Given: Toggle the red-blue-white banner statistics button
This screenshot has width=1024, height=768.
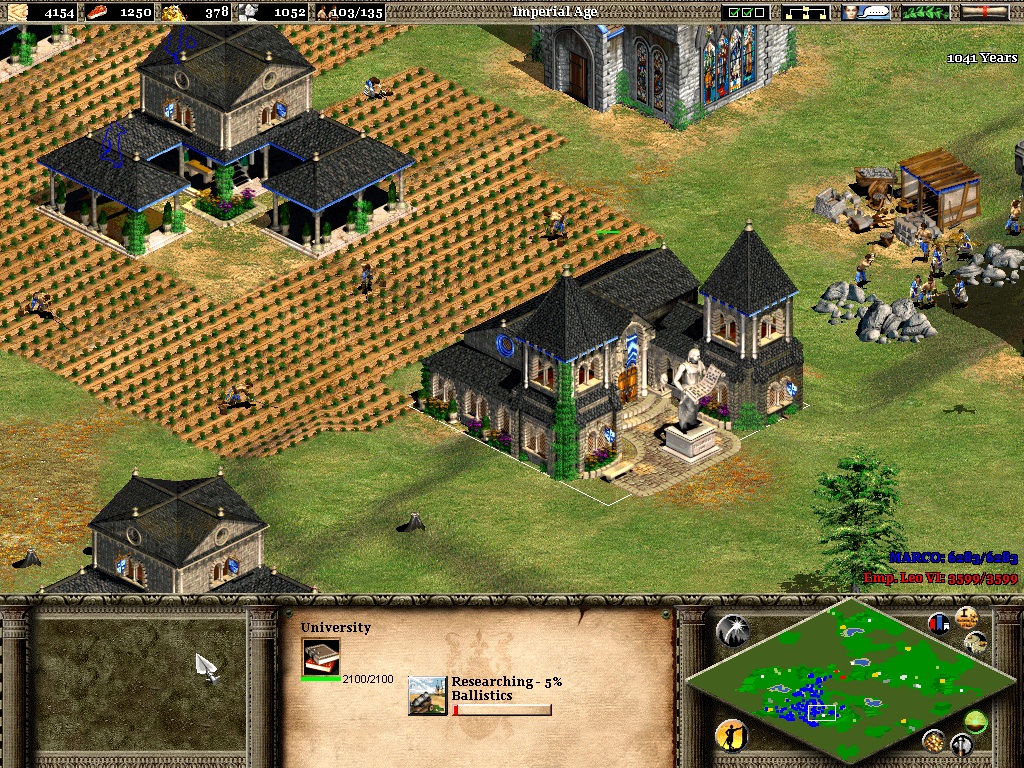Looking at the screenshot, I should 938,623.
